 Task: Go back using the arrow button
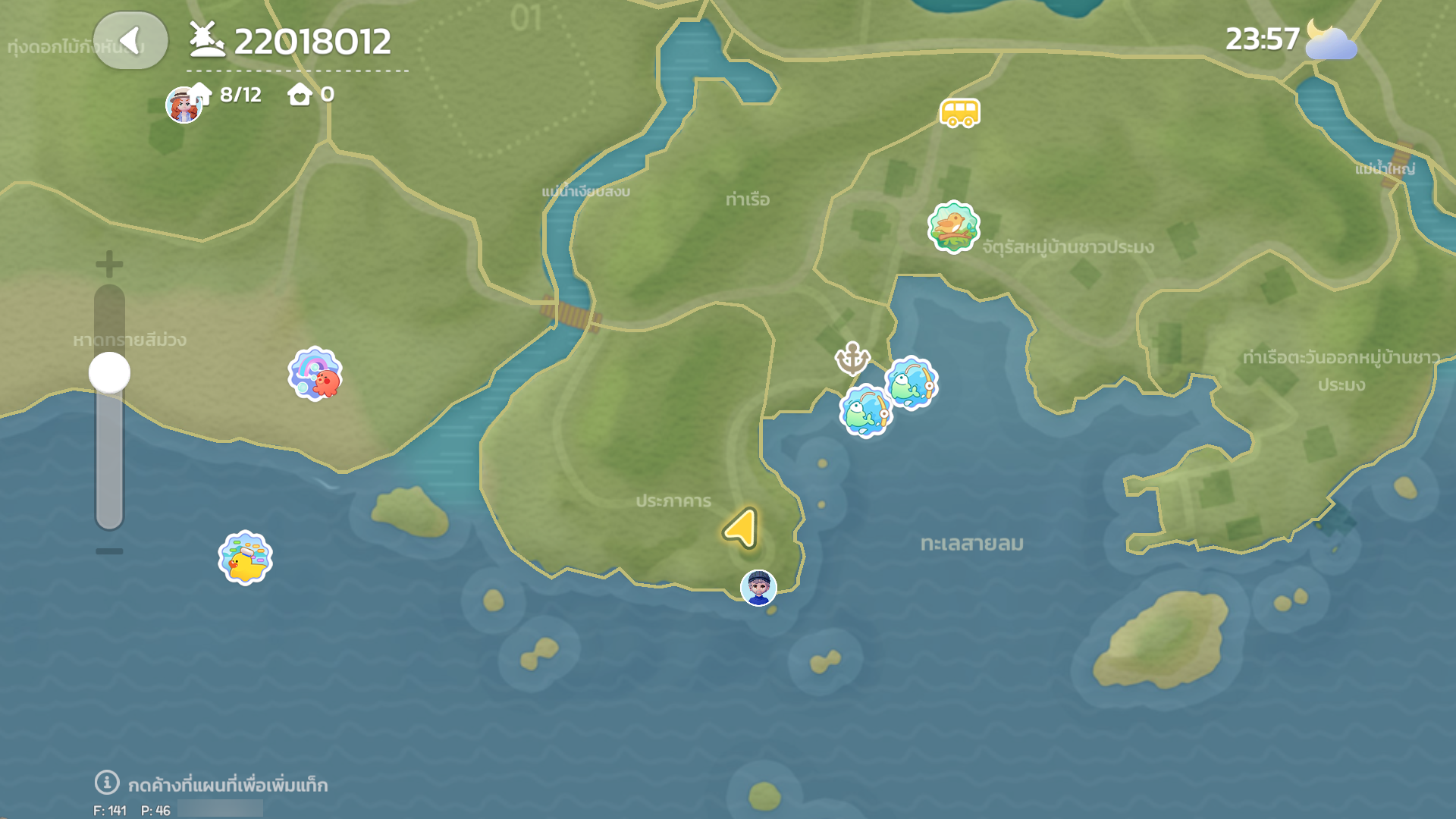[130, 41]
